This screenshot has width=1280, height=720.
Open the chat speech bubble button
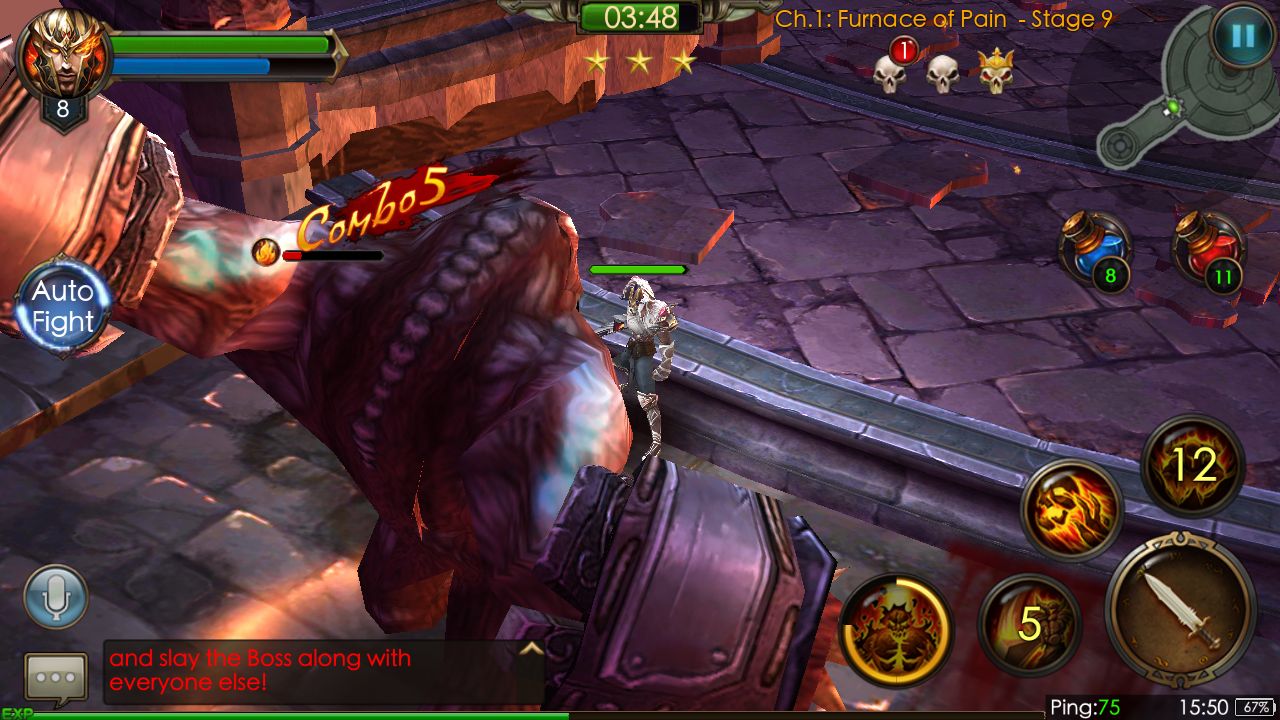point(56,679)
